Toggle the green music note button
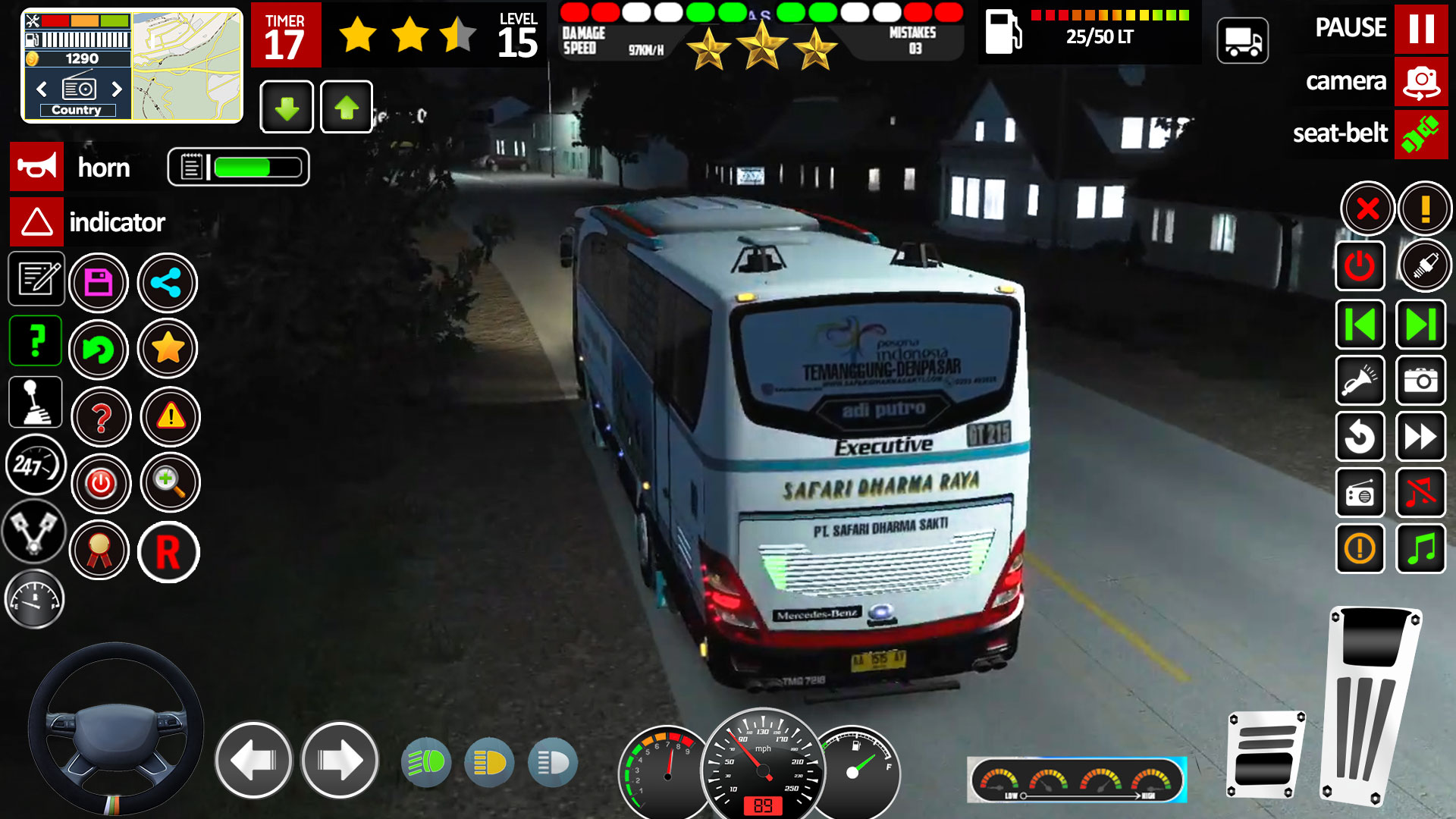The image size is (1456, 819). (x=1420, y=548)
